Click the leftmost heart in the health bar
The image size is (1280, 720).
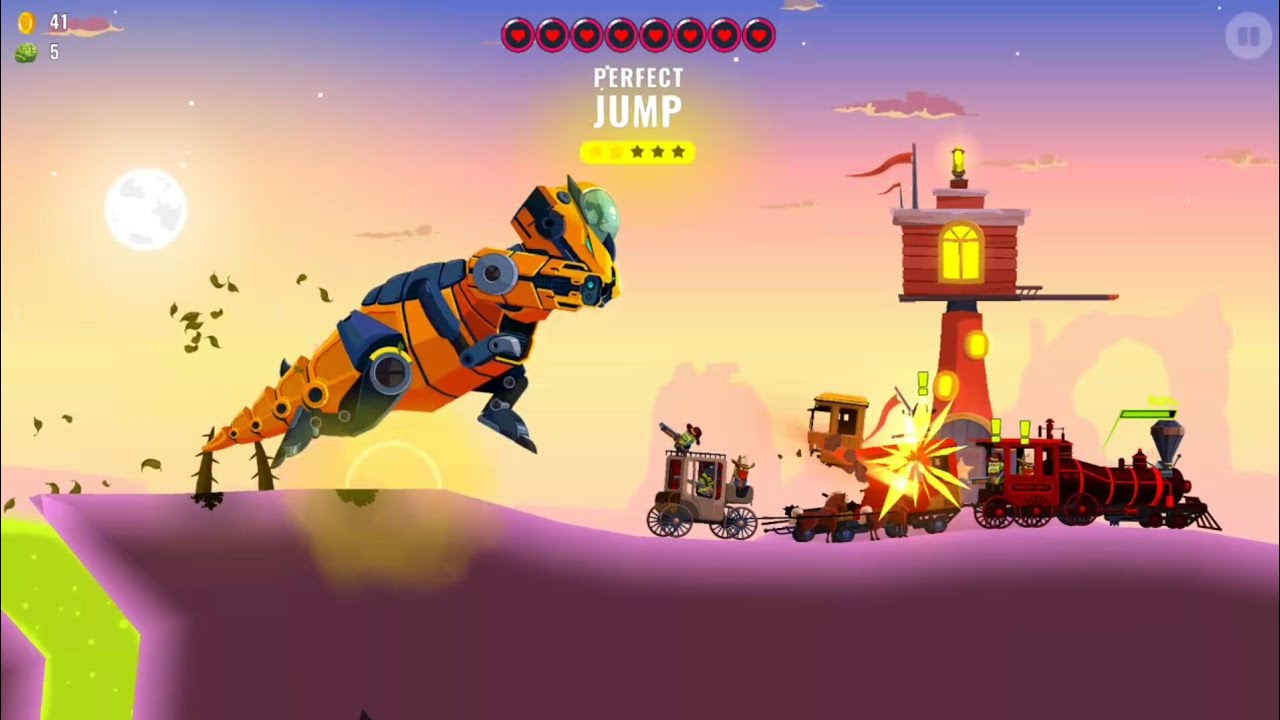click(x=519, y=34)
